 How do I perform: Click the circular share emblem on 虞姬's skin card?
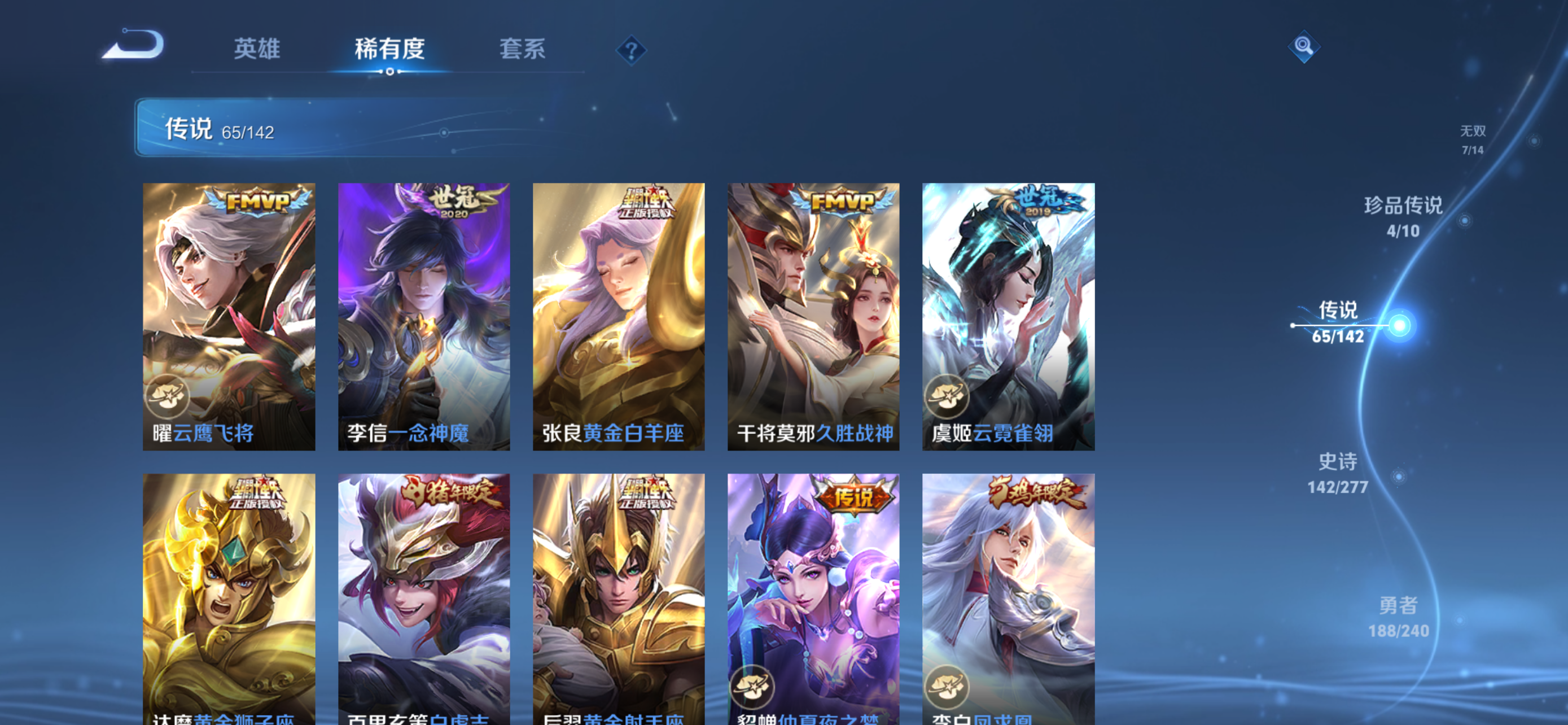coord(948,396)
